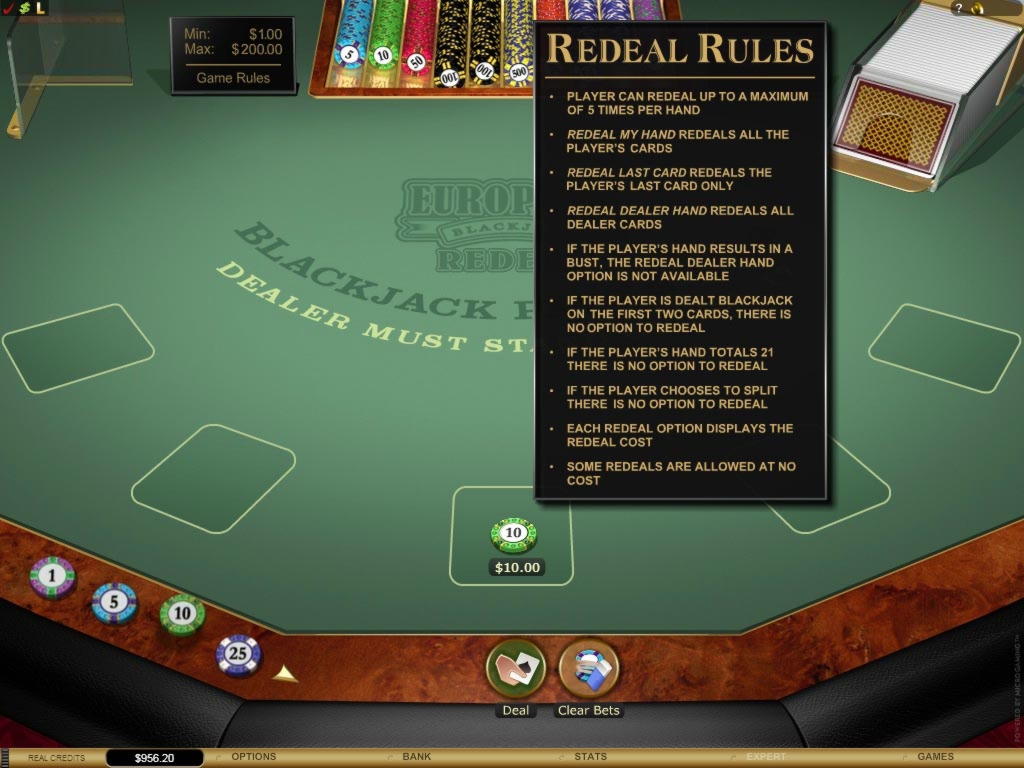Select the purple 1 chip
1024x768 pixels.
[52, 577]
